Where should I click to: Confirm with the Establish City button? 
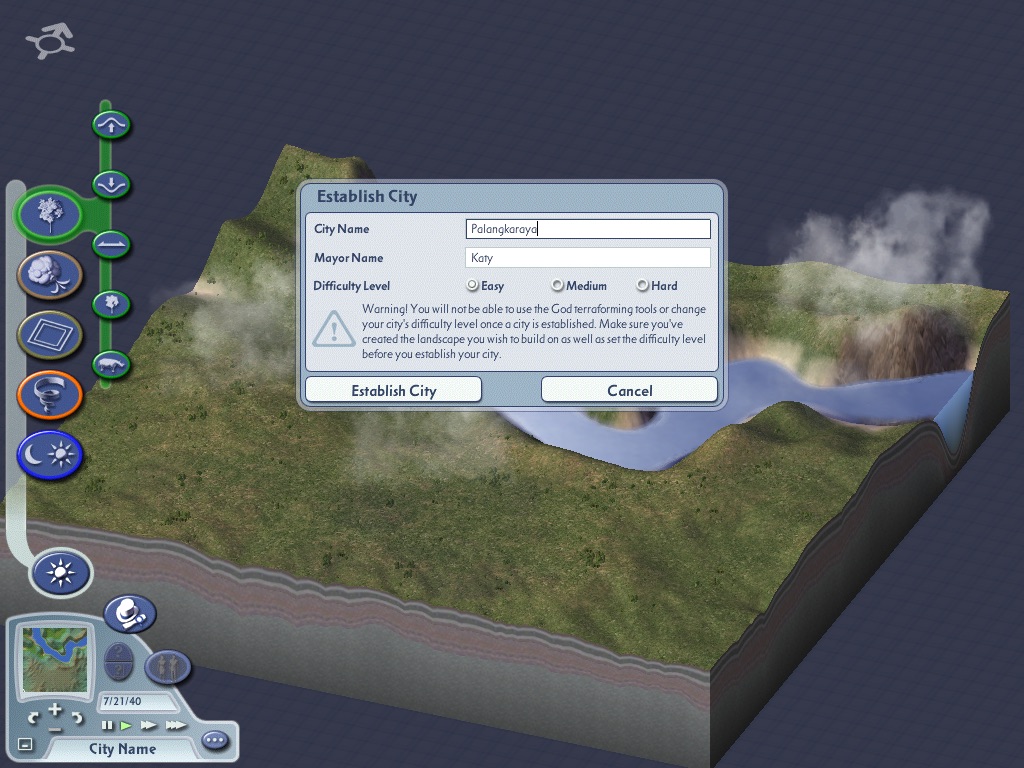coord(393,390)
